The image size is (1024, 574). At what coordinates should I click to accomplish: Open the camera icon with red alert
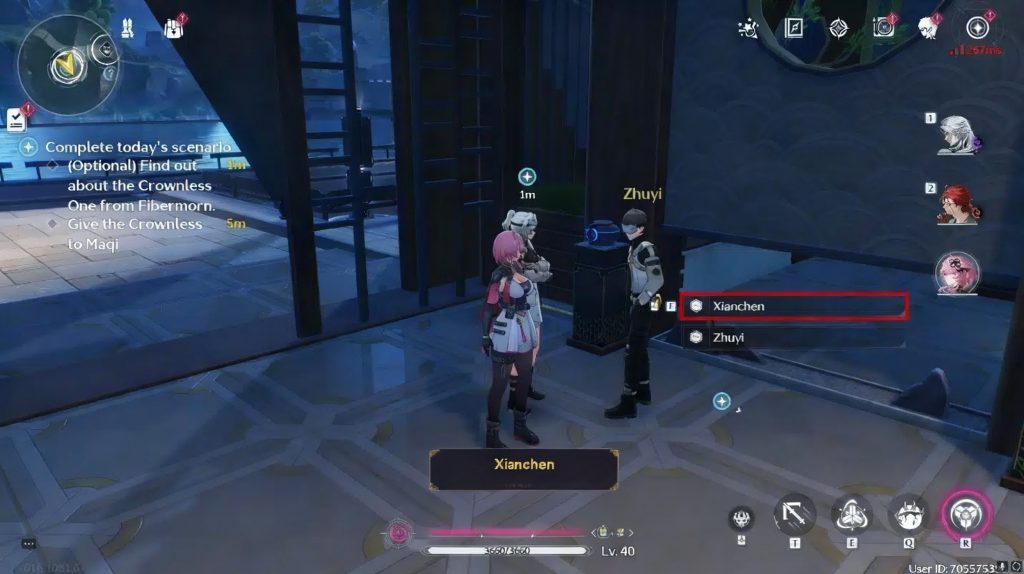coord(883,28)
